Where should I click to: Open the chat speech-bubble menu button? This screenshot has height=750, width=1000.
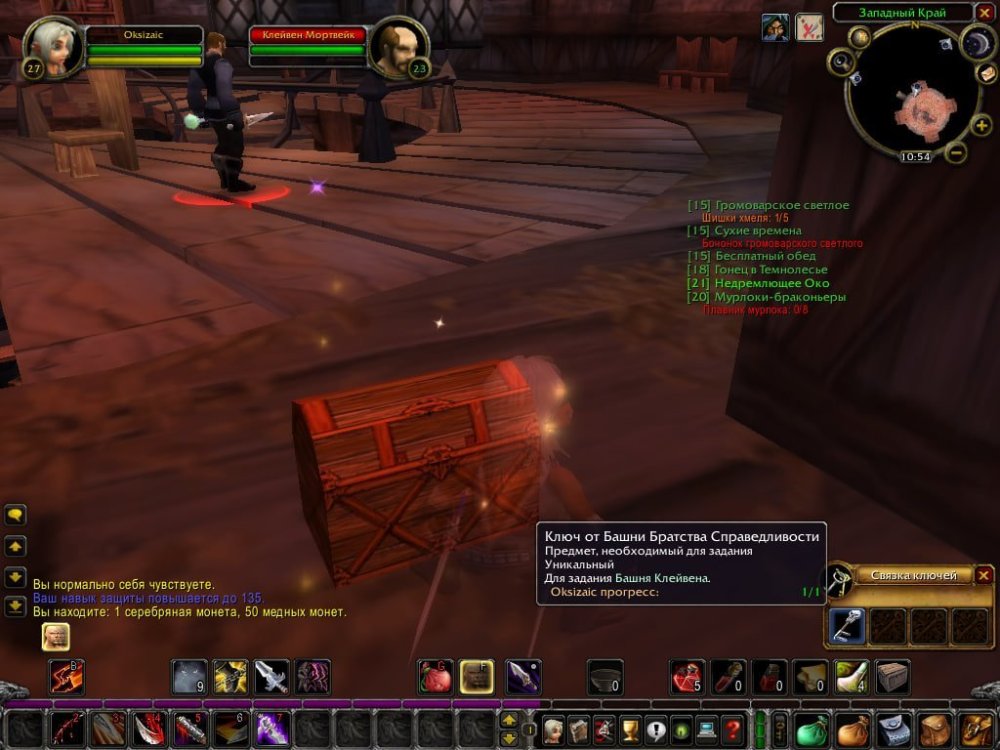pyautogui.click(x=16, y=515)
